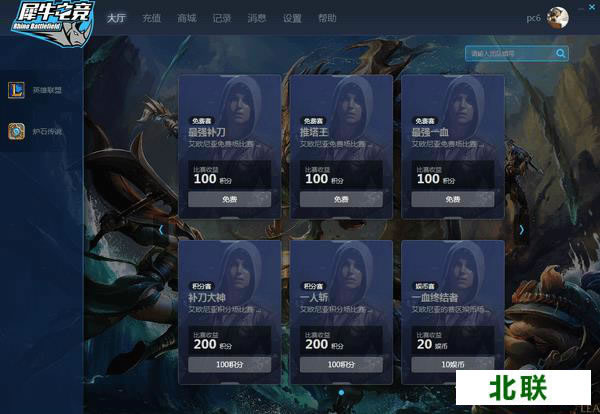600x414 pixels.
Task: Join the free 最强补刀 match
Action: (x=229, y=199)
